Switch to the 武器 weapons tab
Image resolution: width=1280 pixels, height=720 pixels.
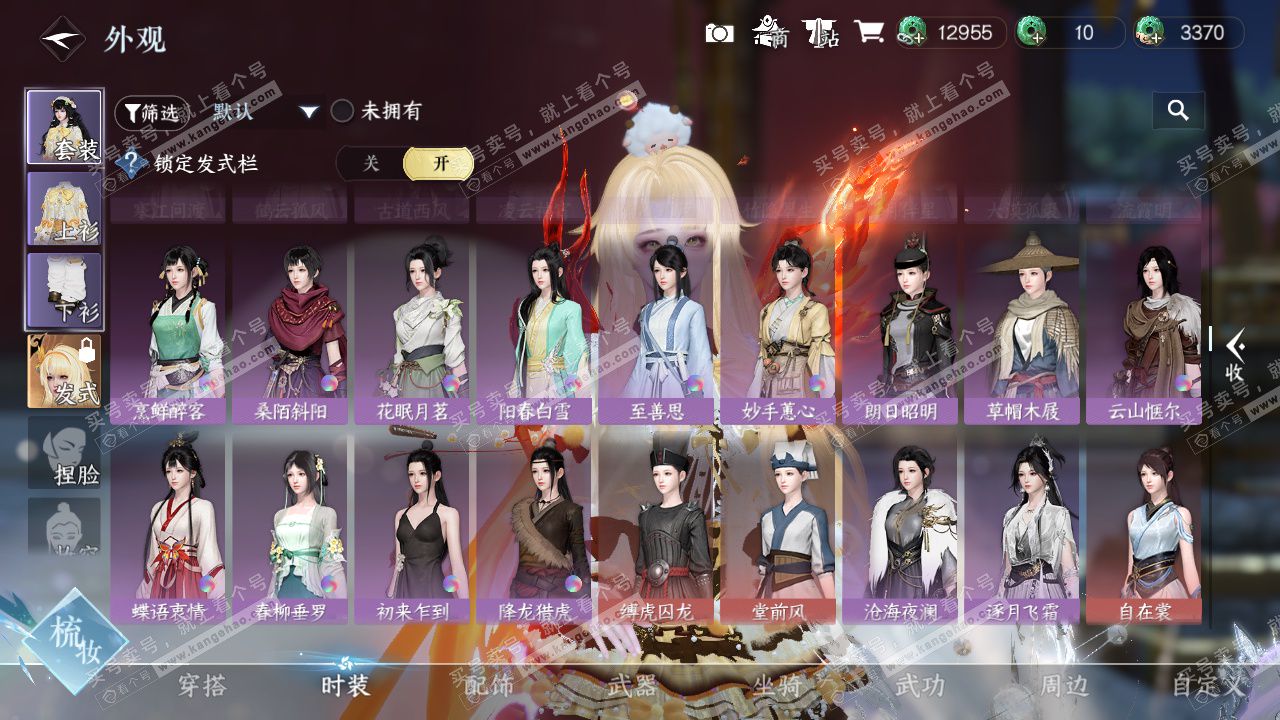pyautogui.click(x=632, y=686)
